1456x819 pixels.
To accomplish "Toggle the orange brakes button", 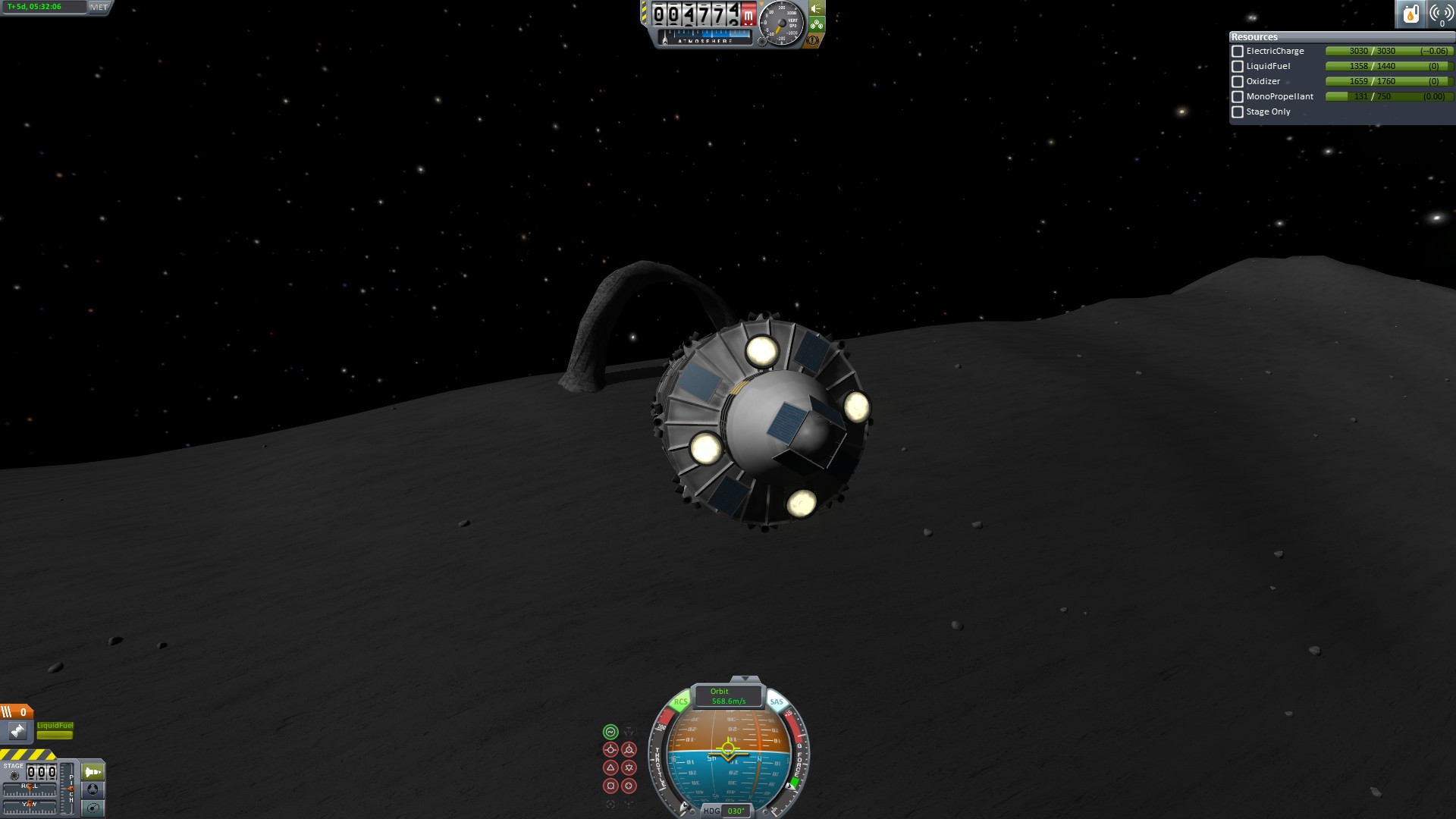I will coord(813,40).
